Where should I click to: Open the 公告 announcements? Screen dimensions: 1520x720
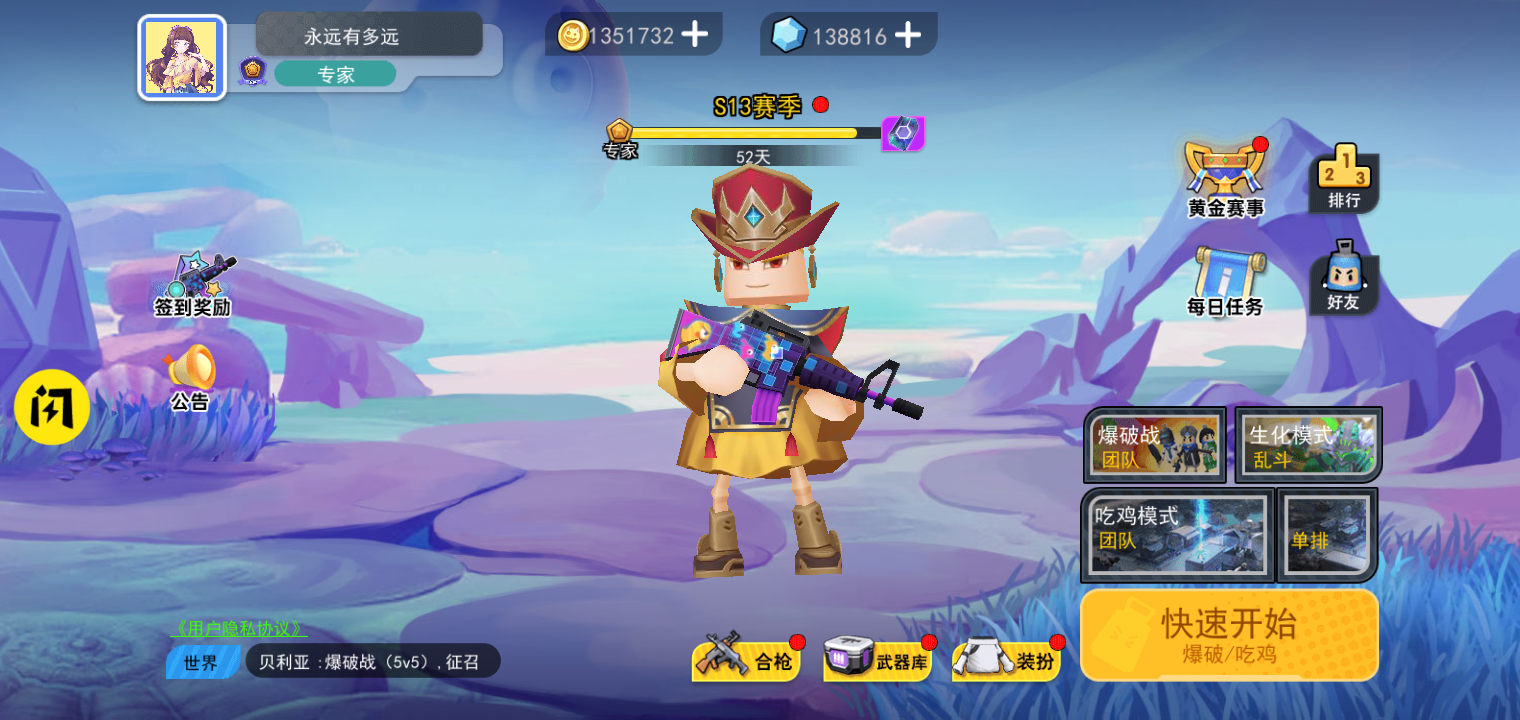point(190,378)
